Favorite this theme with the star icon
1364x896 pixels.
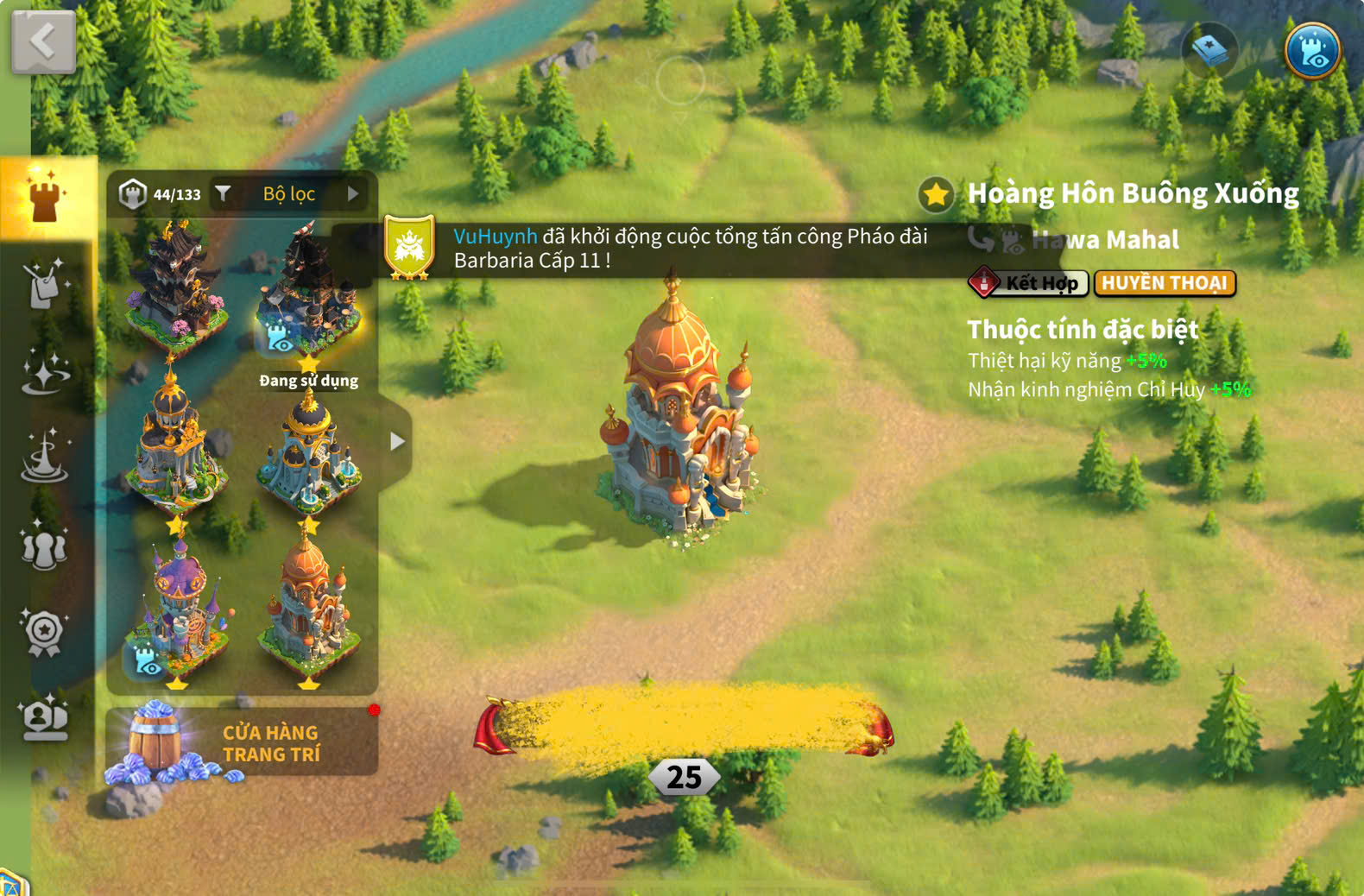pos(936,194)
